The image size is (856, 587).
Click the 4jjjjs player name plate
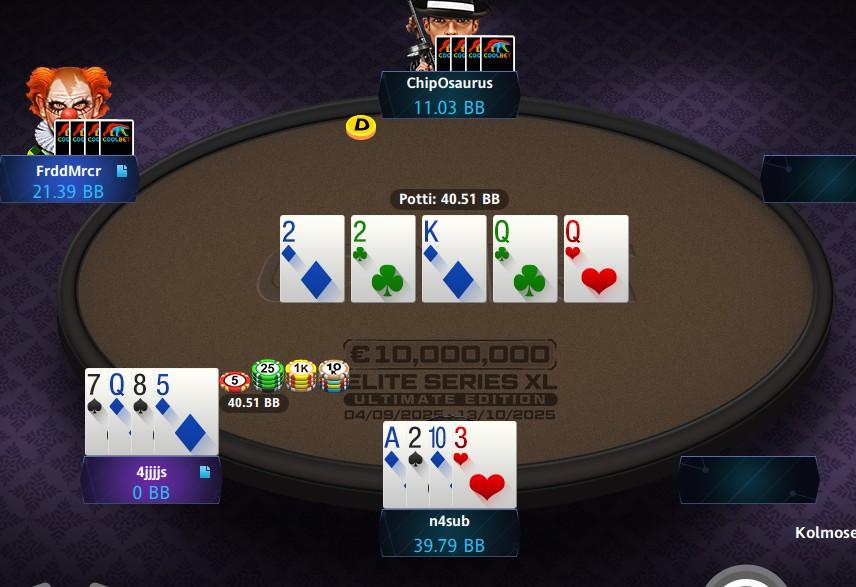(150, 481)
